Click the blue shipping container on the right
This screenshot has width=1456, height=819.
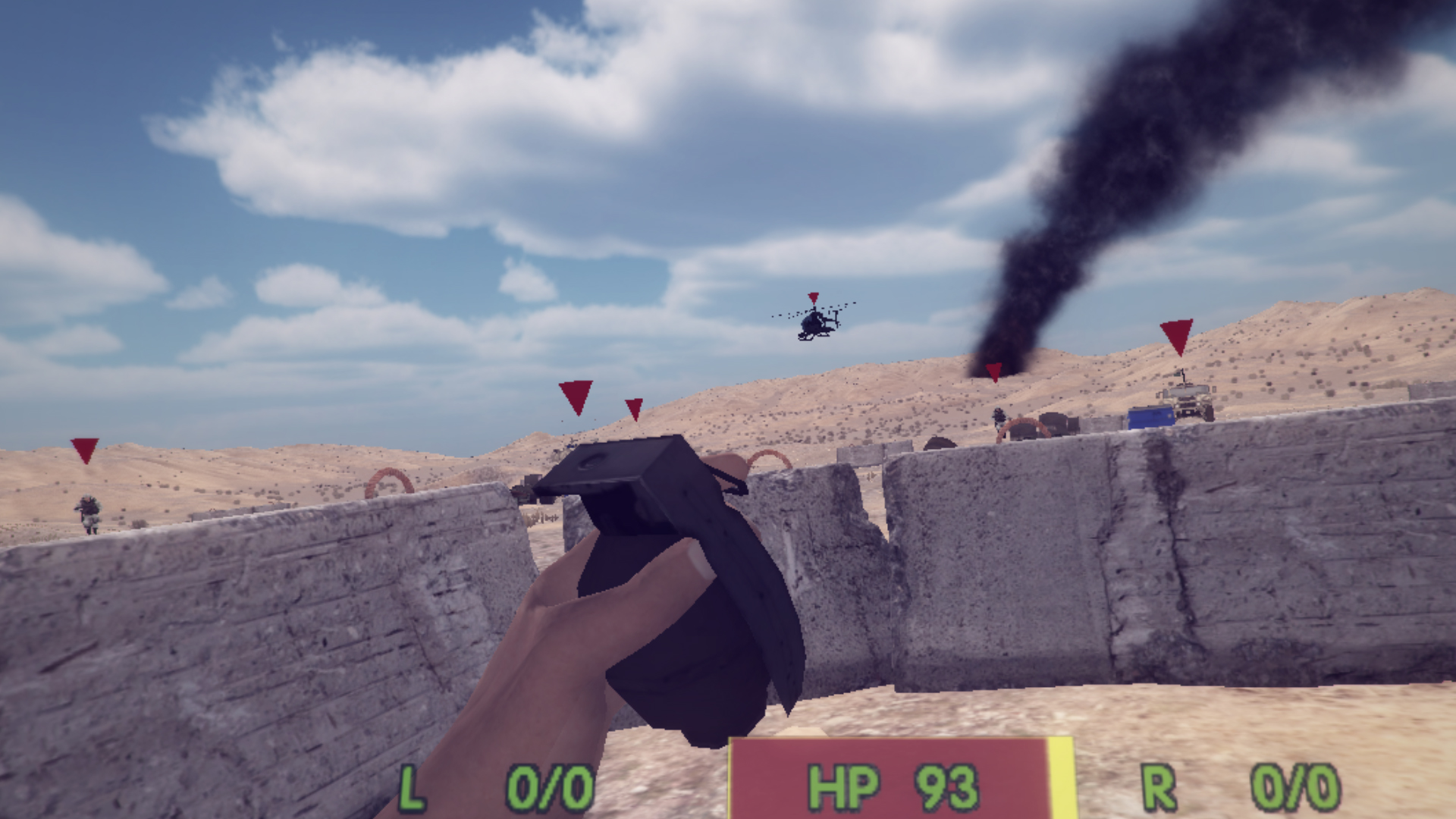tap(1151, 419)
